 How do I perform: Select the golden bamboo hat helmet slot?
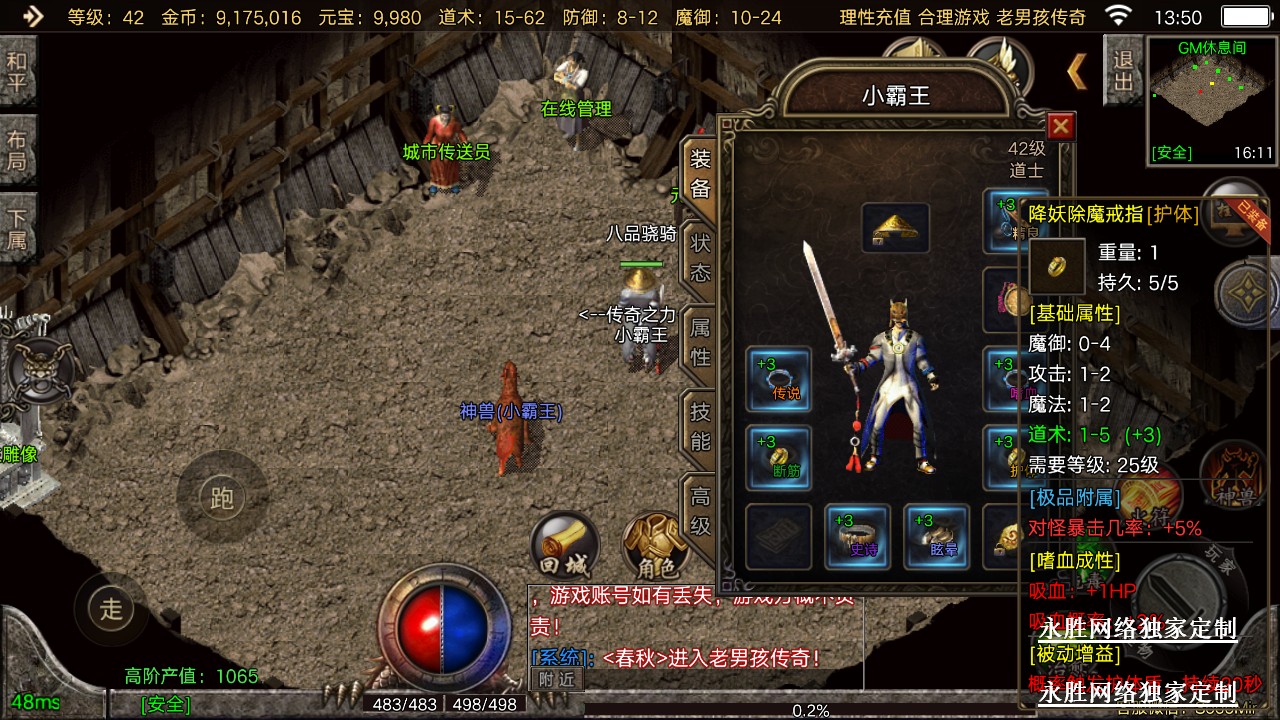tap(895, 228)
